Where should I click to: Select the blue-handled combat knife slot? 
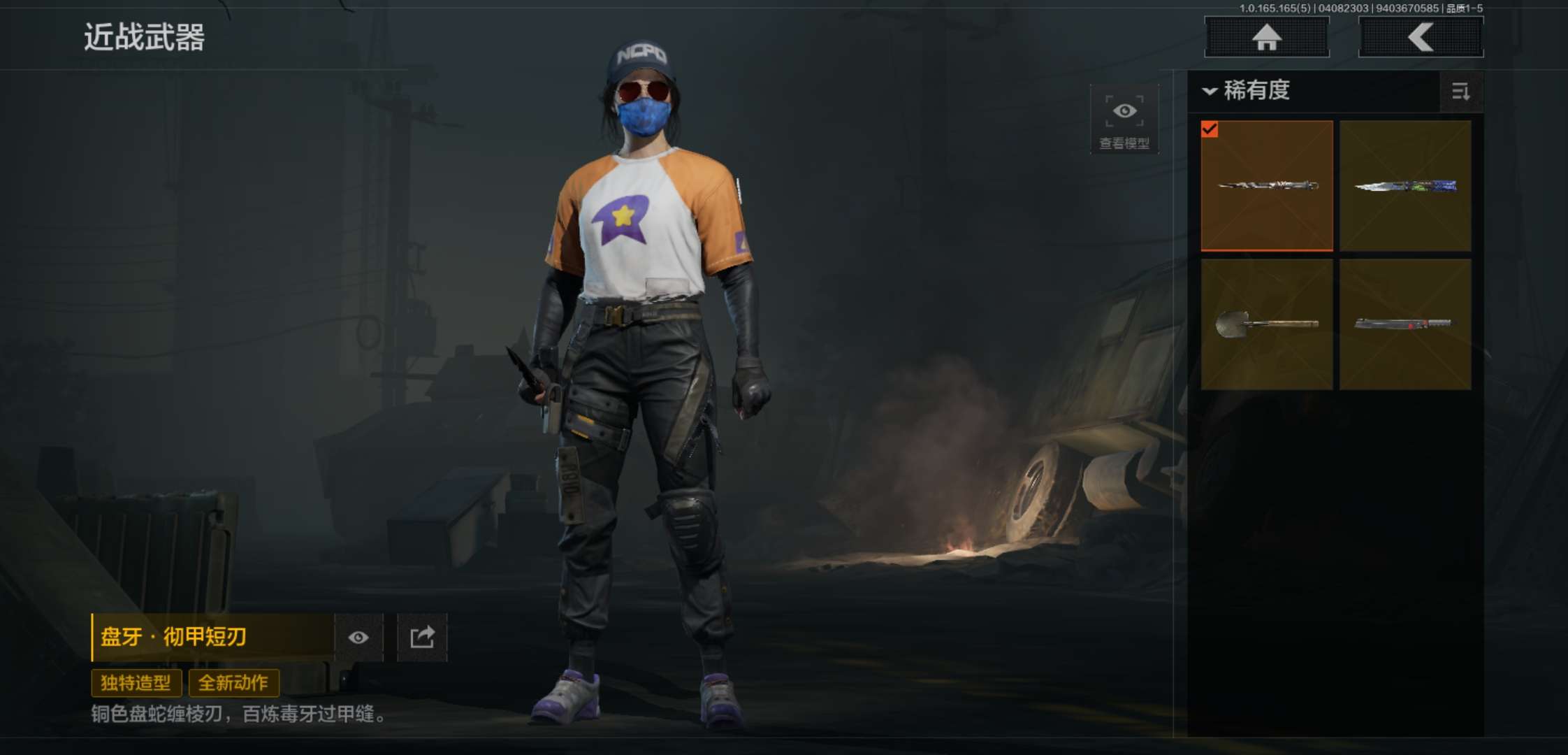point(1405,186)
